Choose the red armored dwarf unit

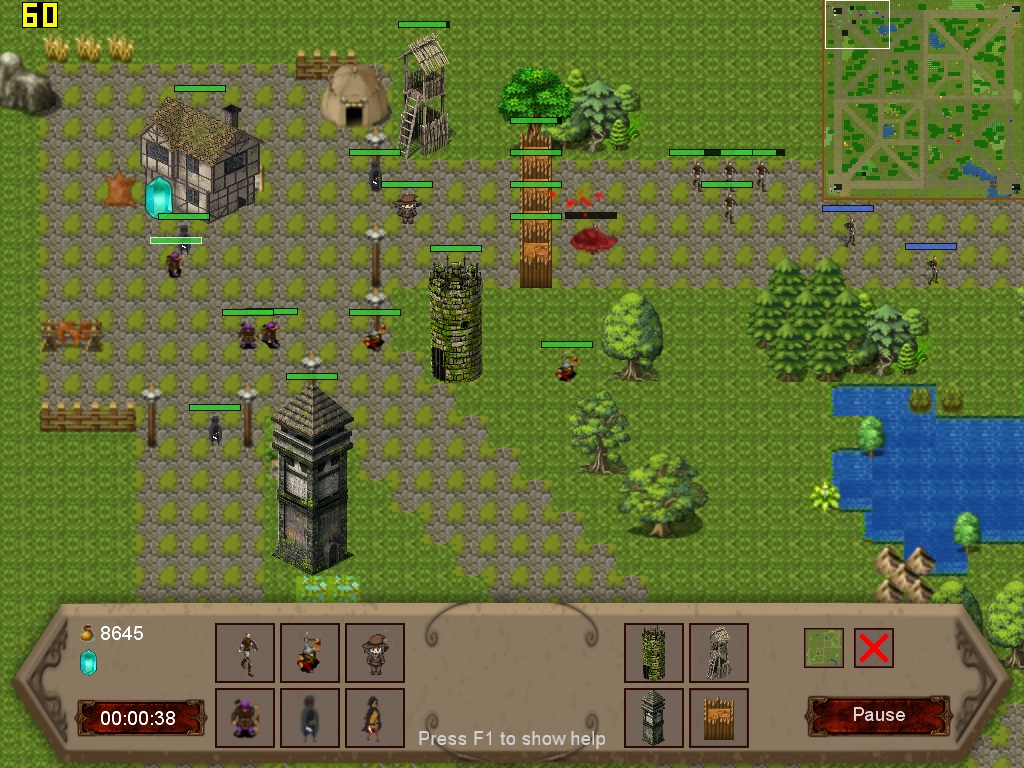[x=310, y=653]
